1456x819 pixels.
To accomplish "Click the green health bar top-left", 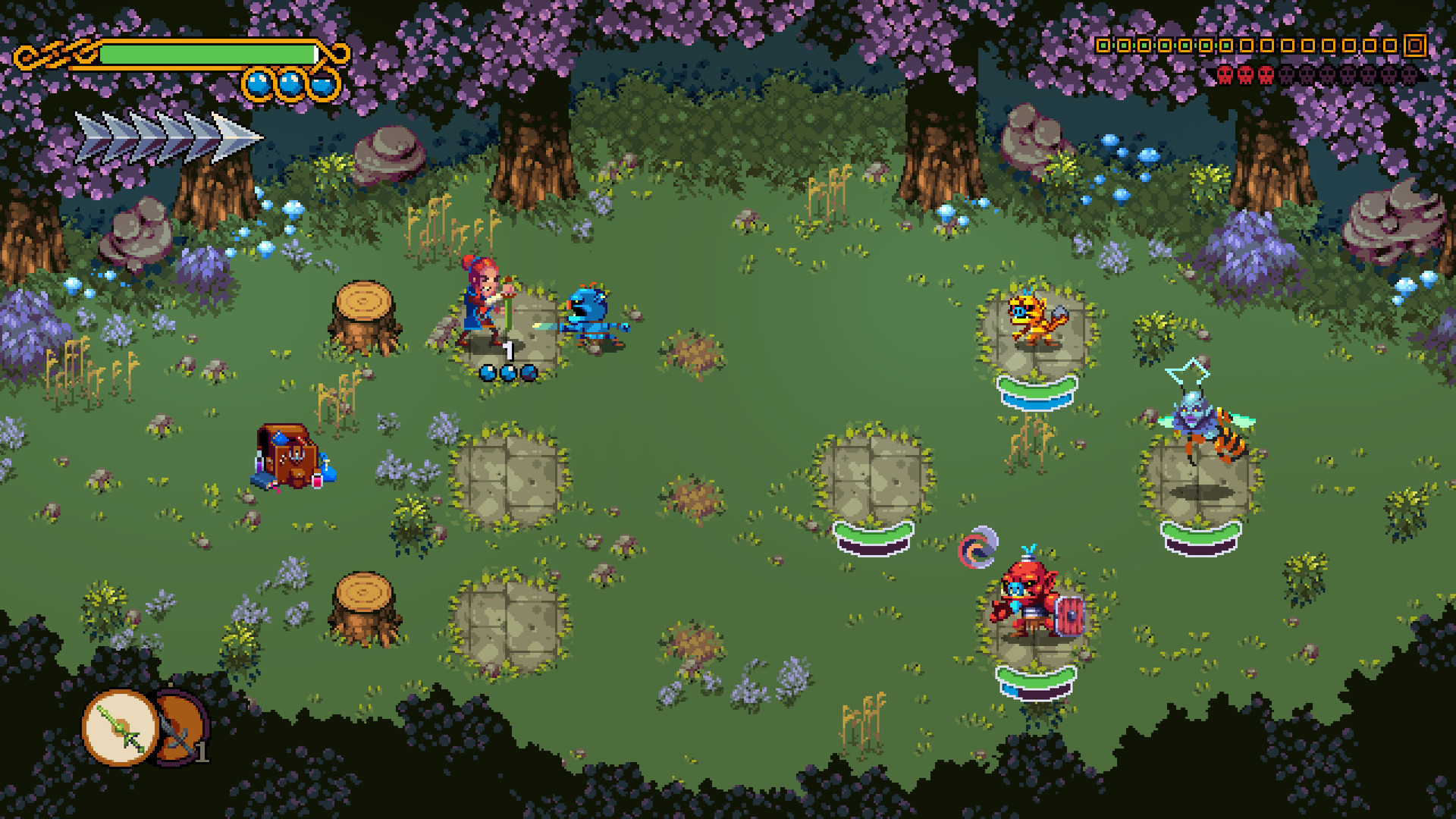I will (x=209, y=53).
